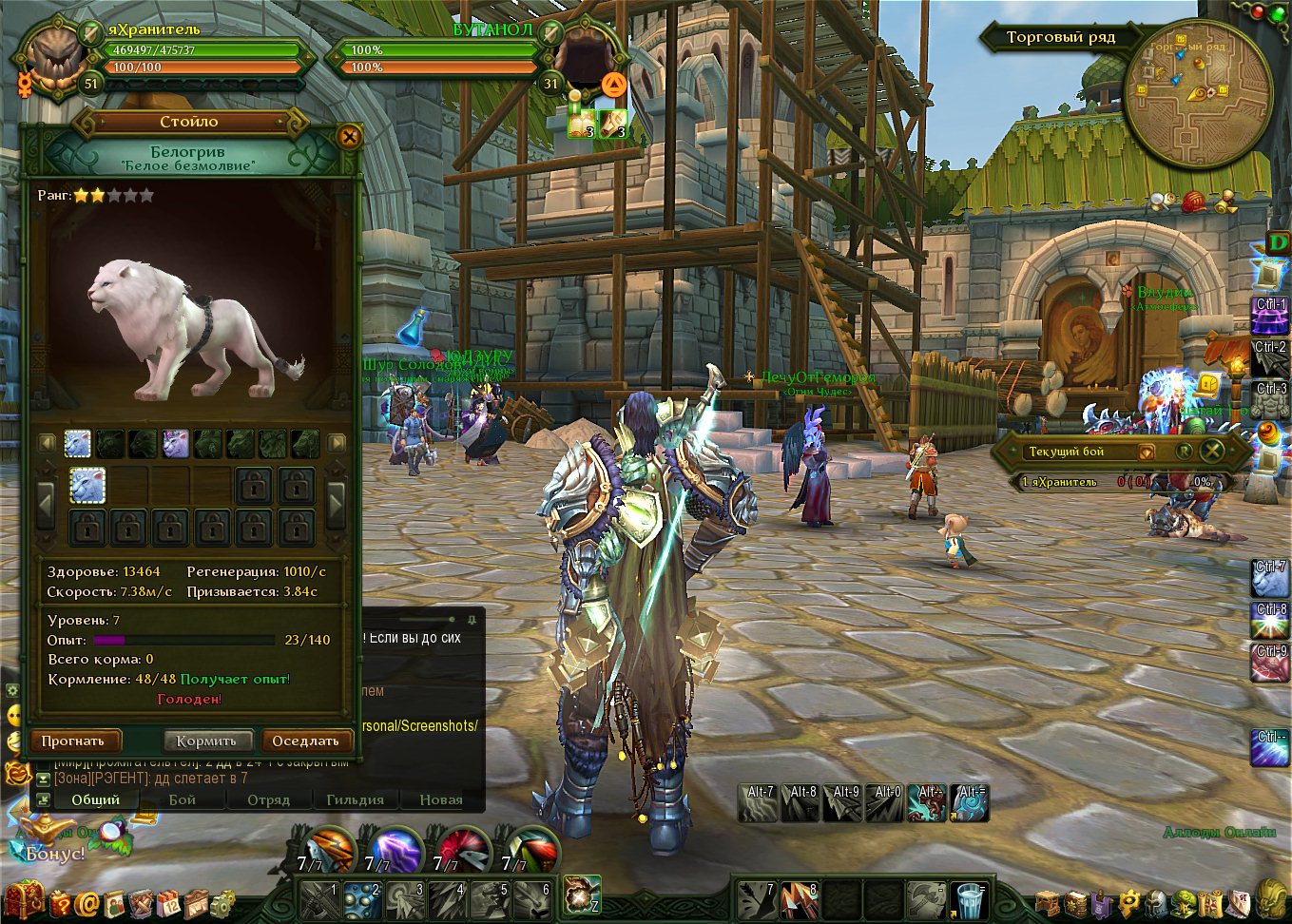This screenshot has width=1292, height=924.
Task: Show next mount types with right arrow
Action: pyautogui.click(x=337, y=443)
